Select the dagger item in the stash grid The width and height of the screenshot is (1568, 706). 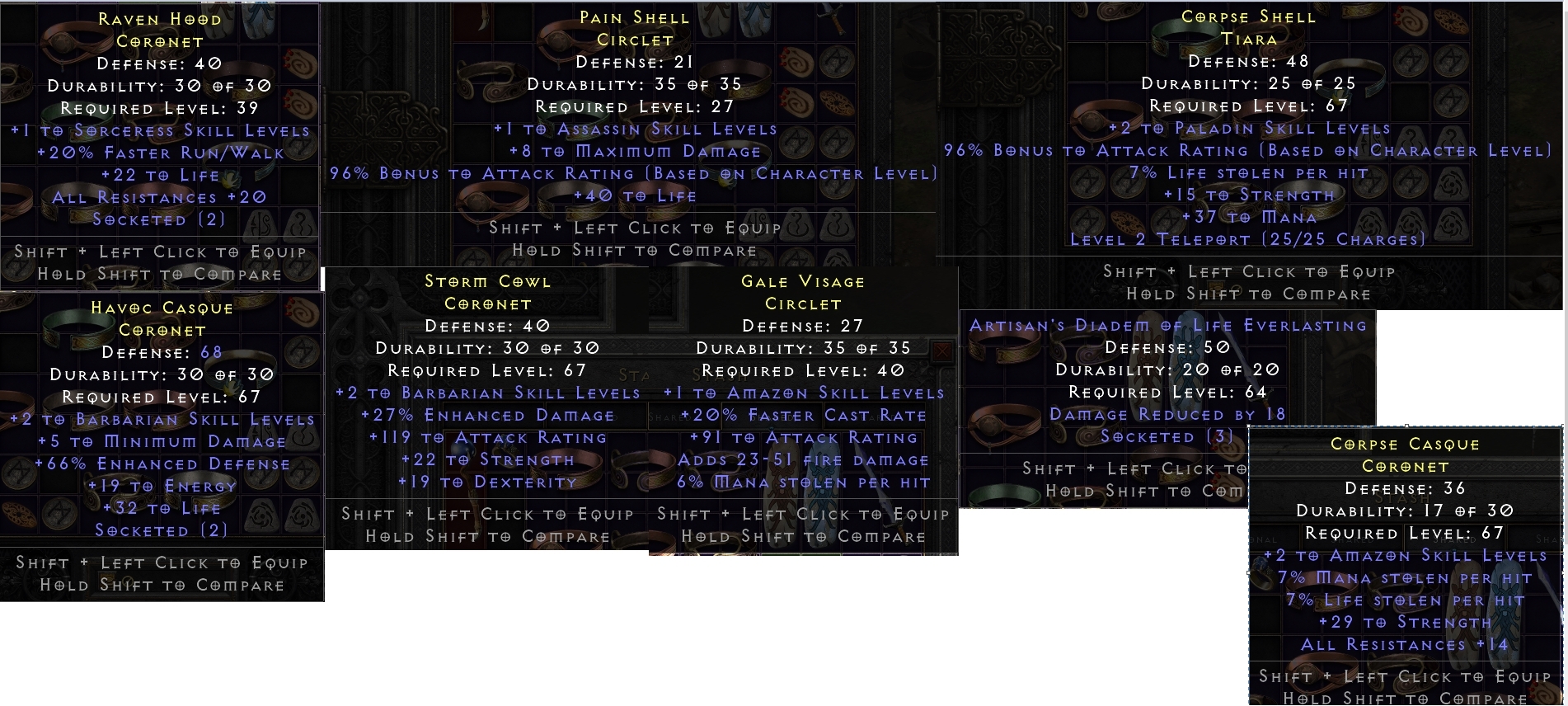click(484, 19)
